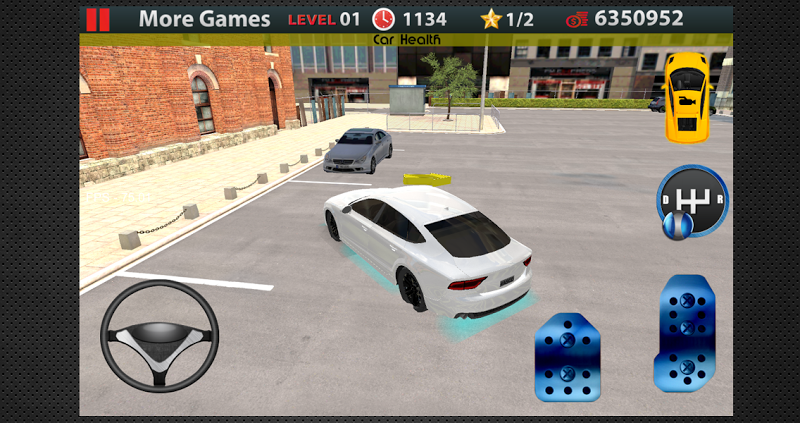Tap the brake pedal
Viewport: 800px width, 423px height.
coord(566,357)
